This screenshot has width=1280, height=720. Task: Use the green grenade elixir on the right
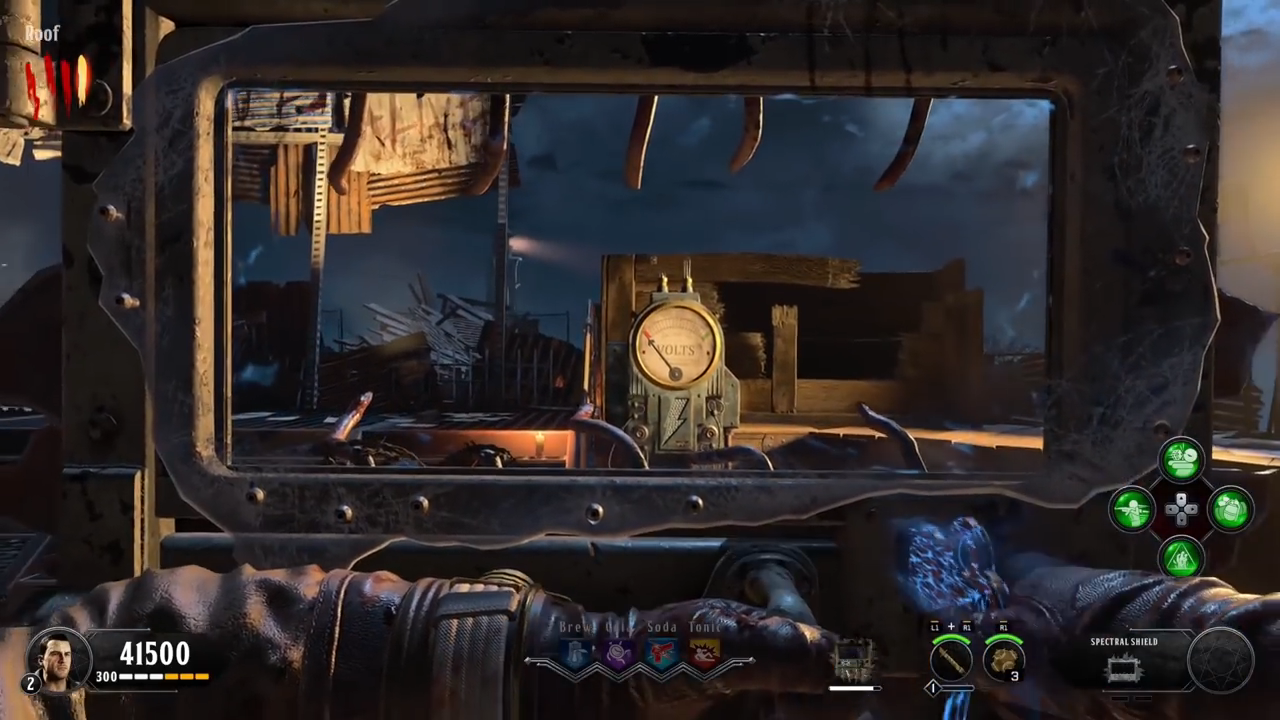tap(1230, 509)
